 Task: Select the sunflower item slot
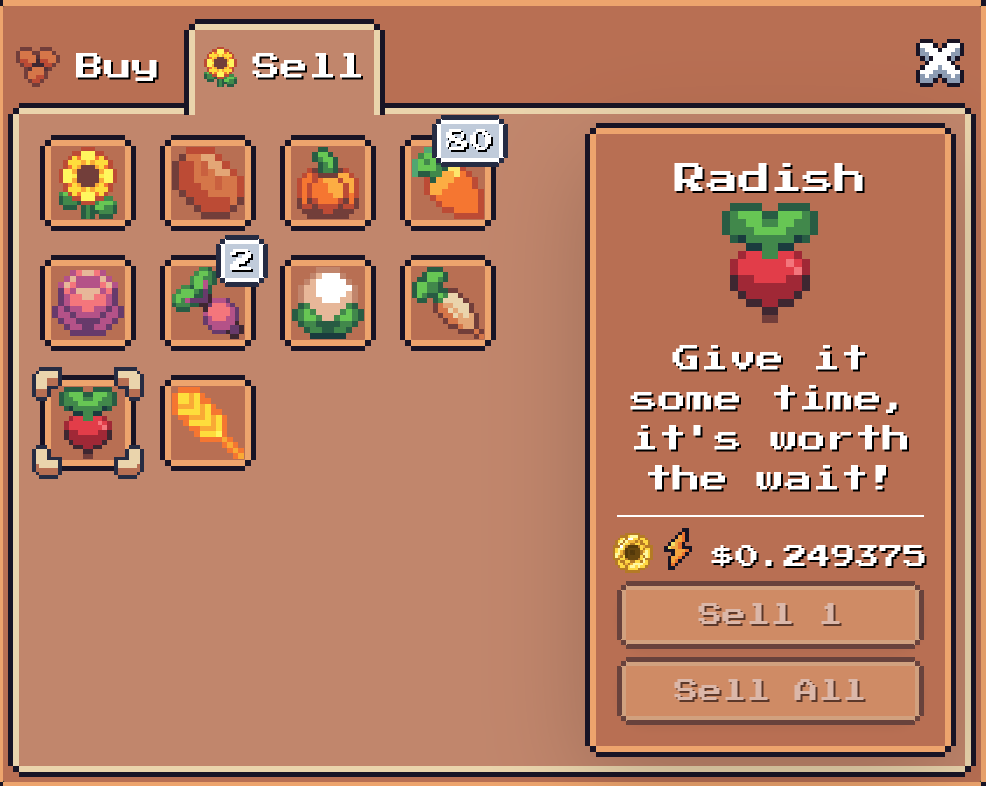point(88,183)
